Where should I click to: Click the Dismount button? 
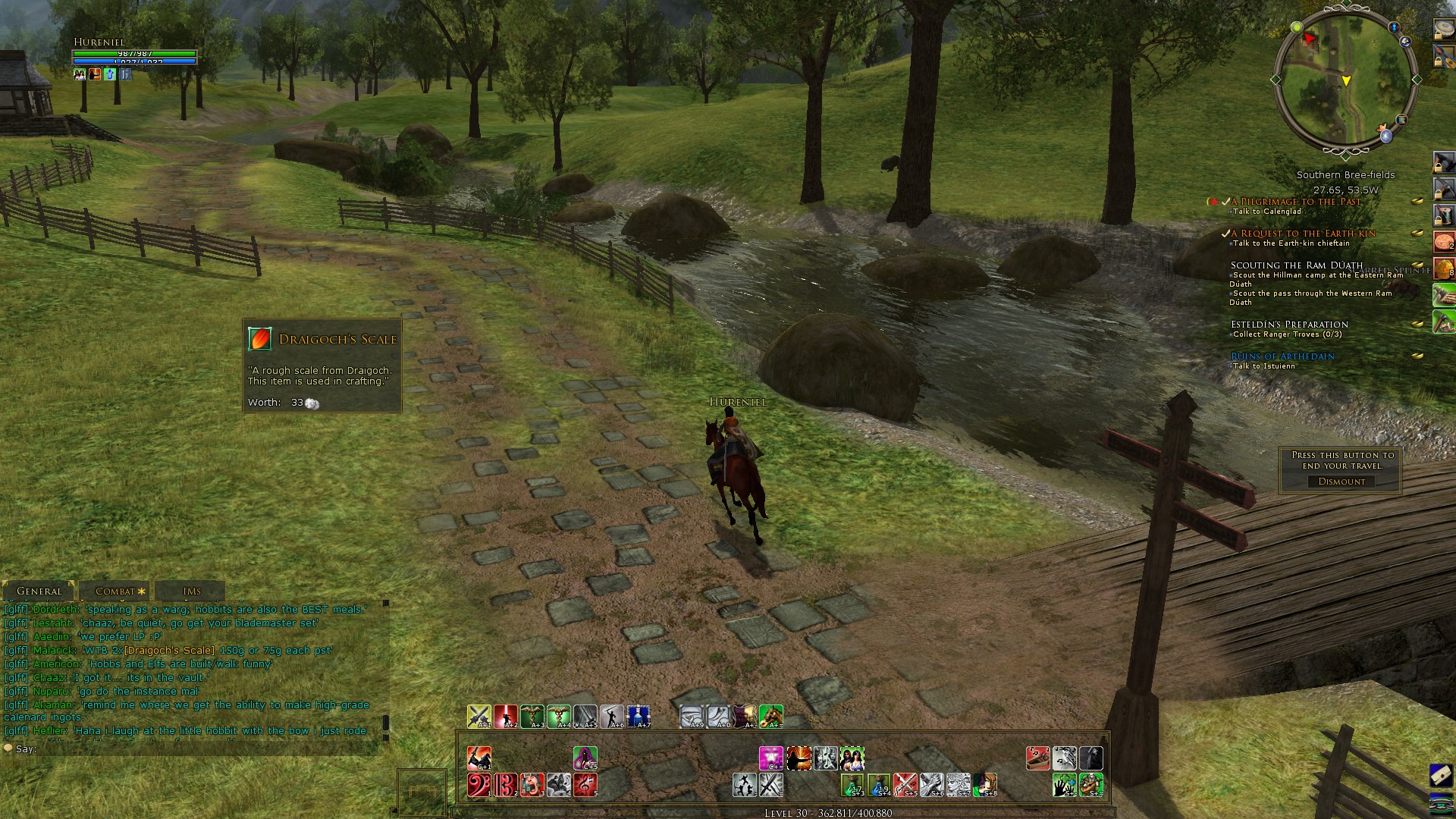pos(1341,482)
